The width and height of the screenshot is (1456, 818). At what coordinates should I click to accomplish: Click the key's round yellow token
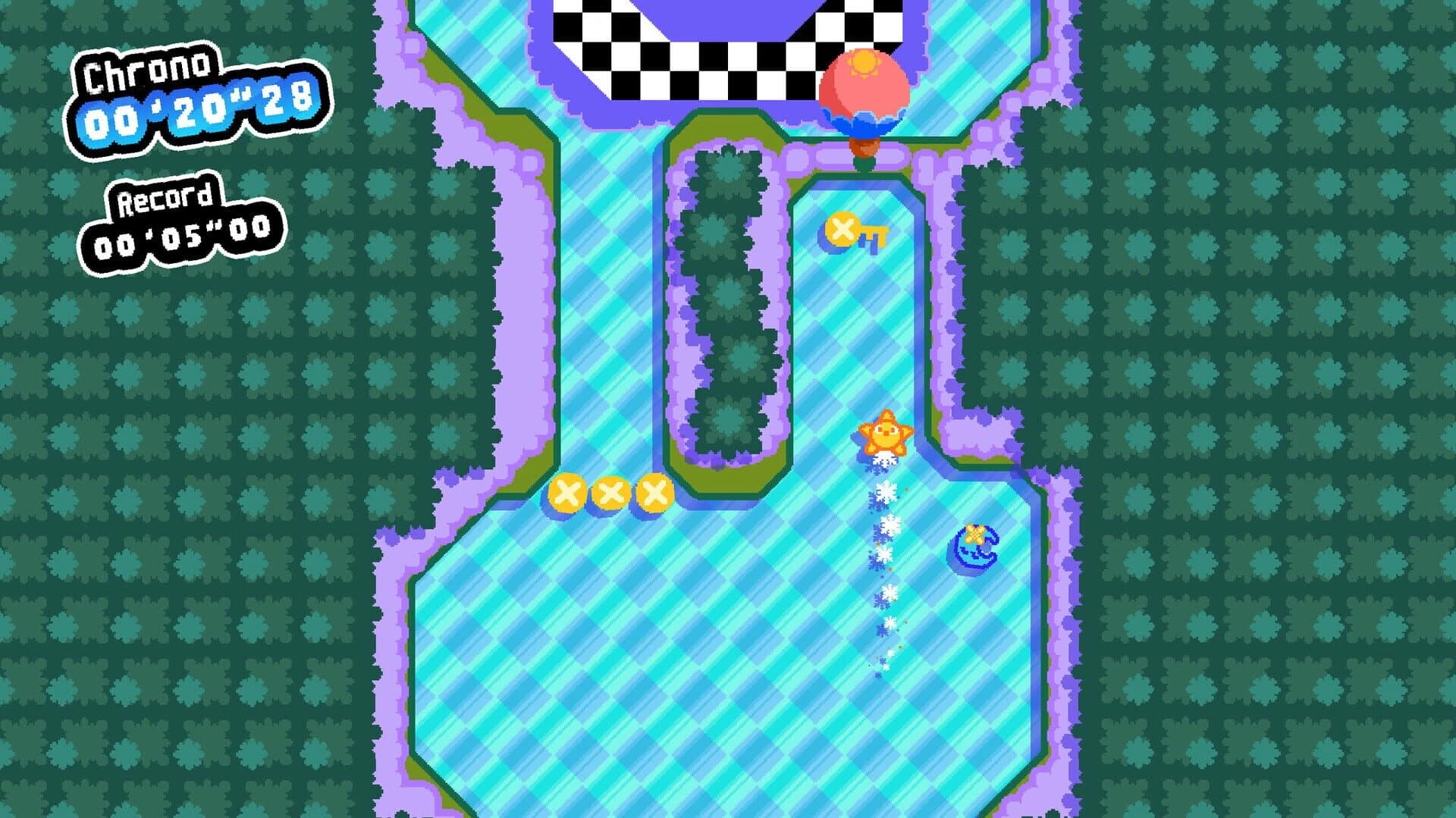pos(842,227)
